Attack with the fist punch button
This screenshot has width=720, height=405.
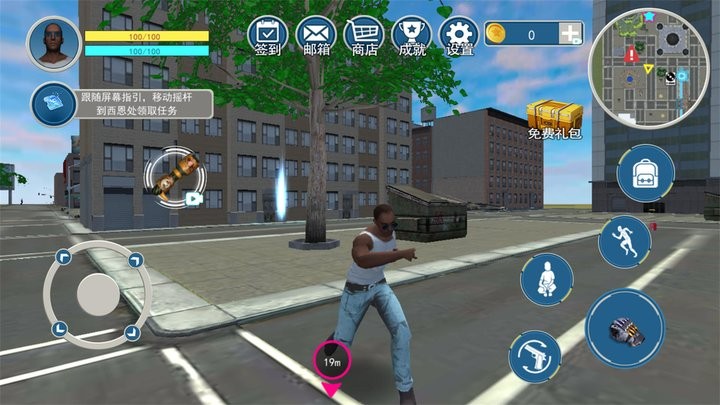coord(626,329)
